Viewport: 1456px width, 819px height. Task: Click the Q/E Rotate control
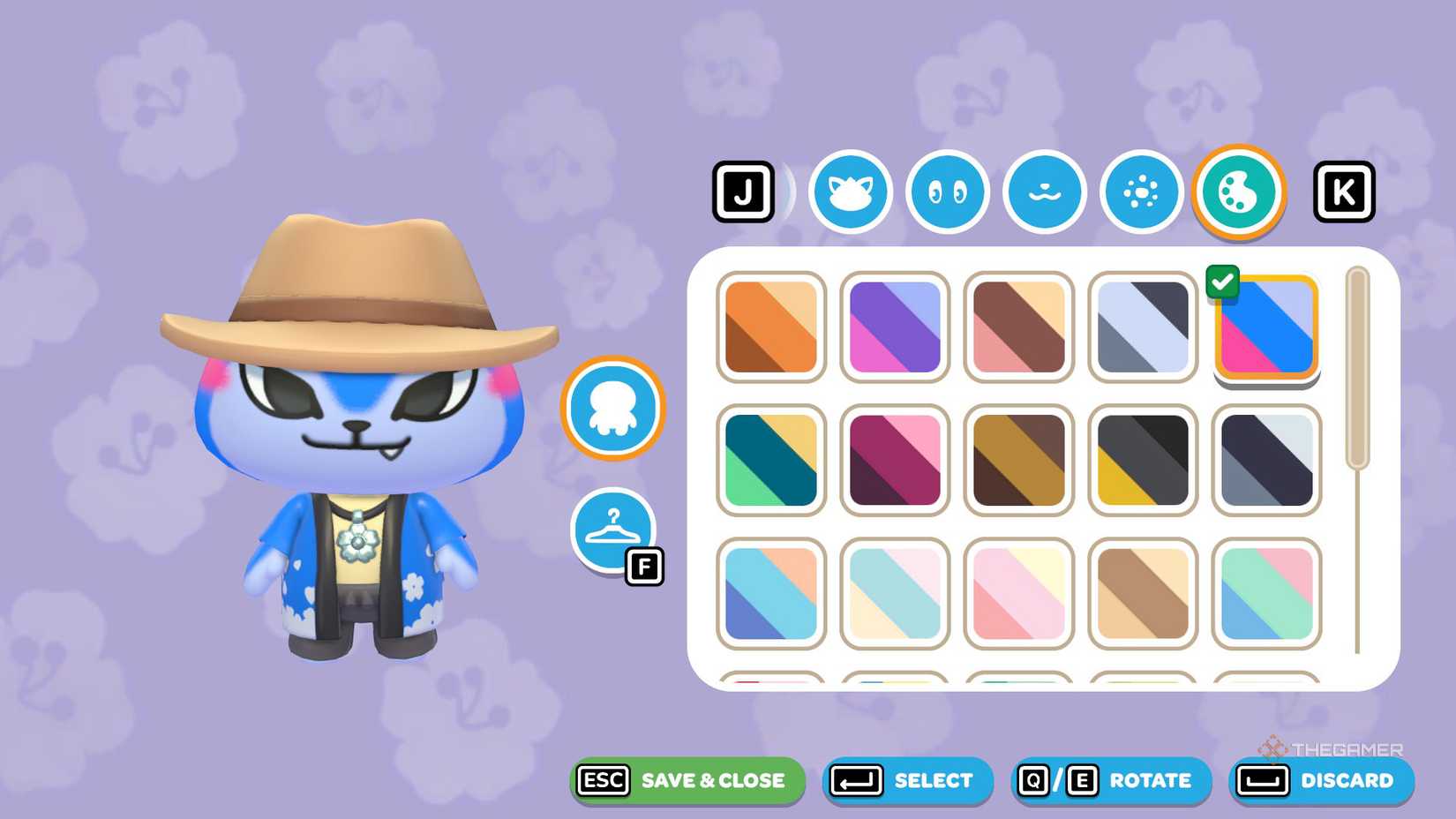point(1110,780)
